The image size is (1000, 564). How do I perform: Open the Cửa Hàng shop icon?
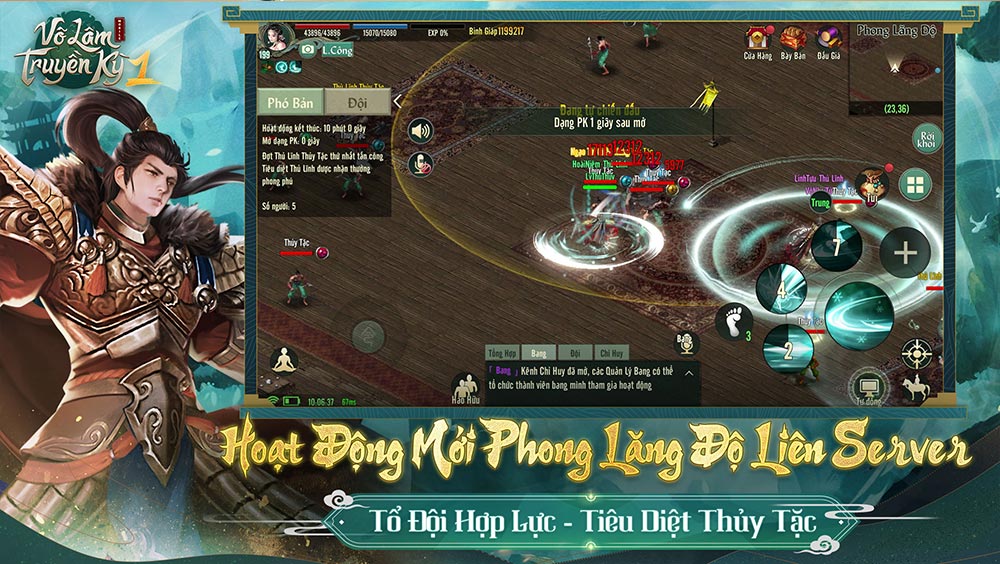pyautogui.click(x=758, y=41)
